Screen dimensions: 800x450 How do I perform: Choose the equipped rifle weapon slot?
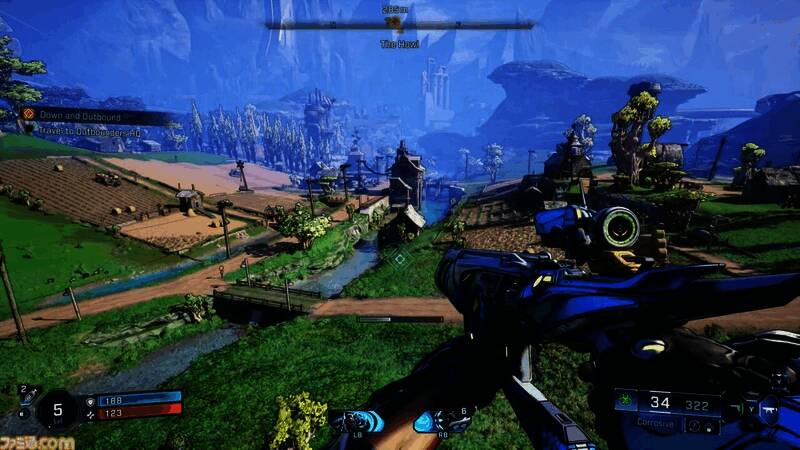(x=772, y=408)
